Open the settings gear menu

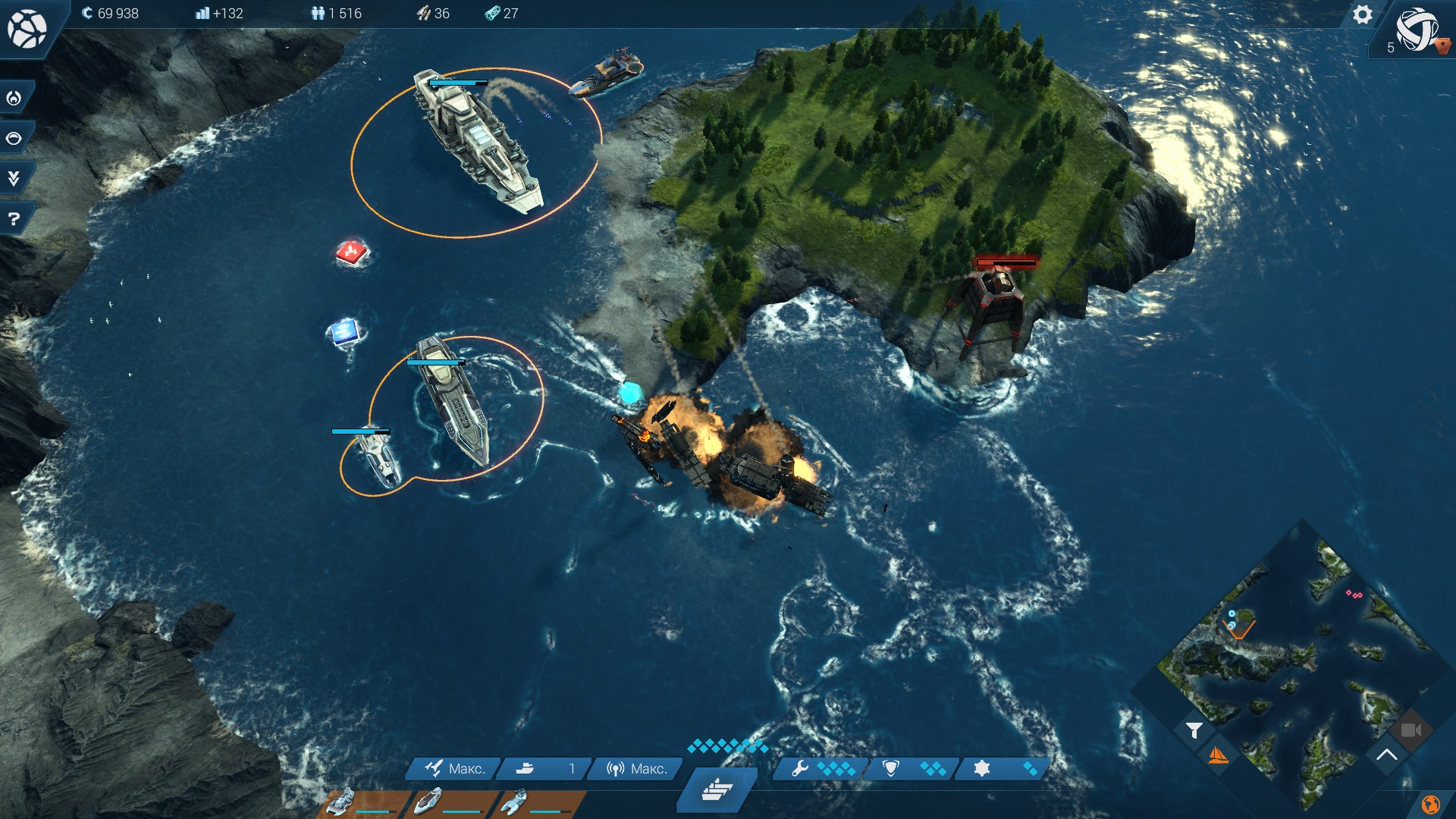1362,15
